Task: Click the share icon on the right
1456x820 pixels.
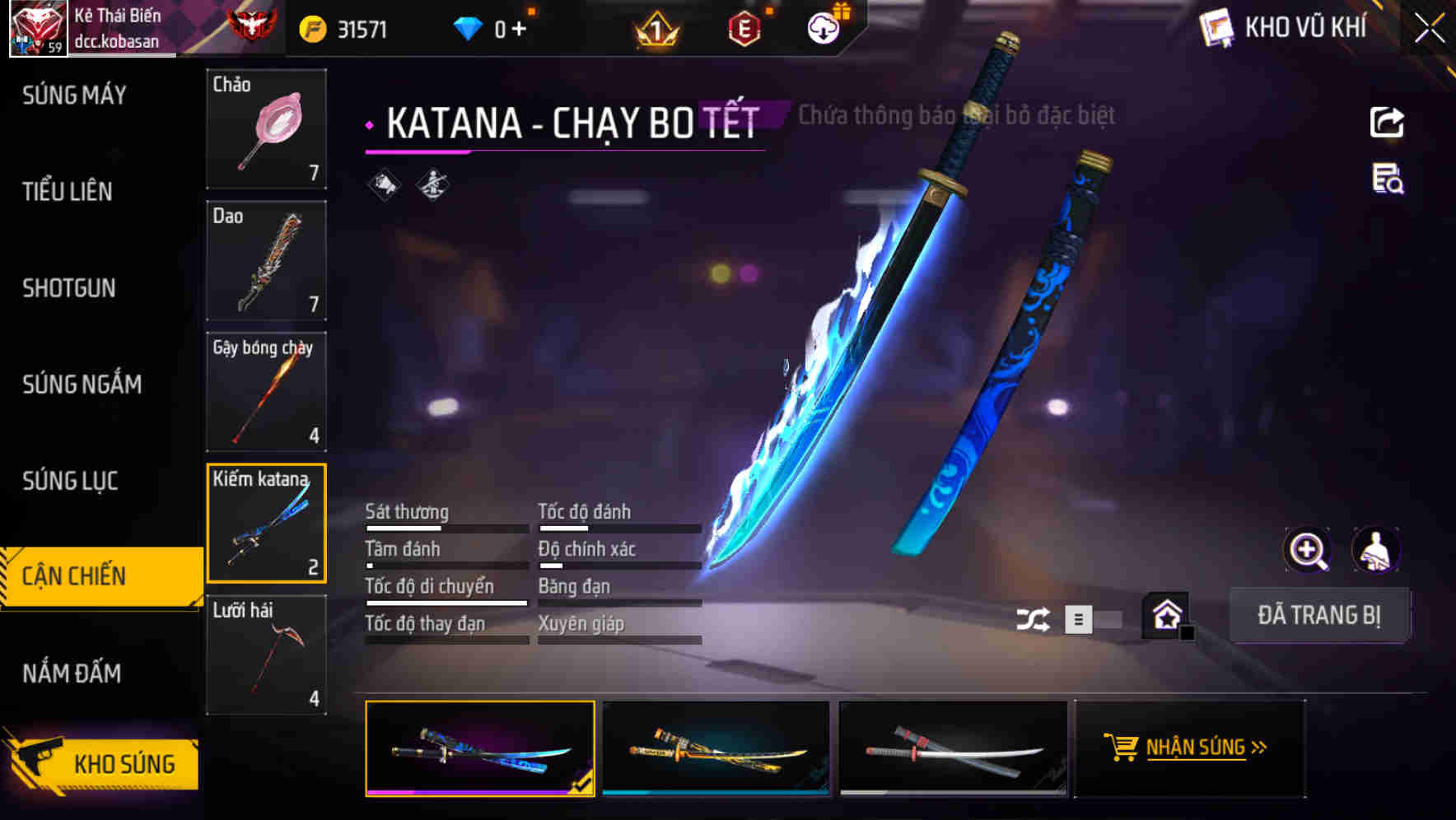Action: click(1388, 122)
